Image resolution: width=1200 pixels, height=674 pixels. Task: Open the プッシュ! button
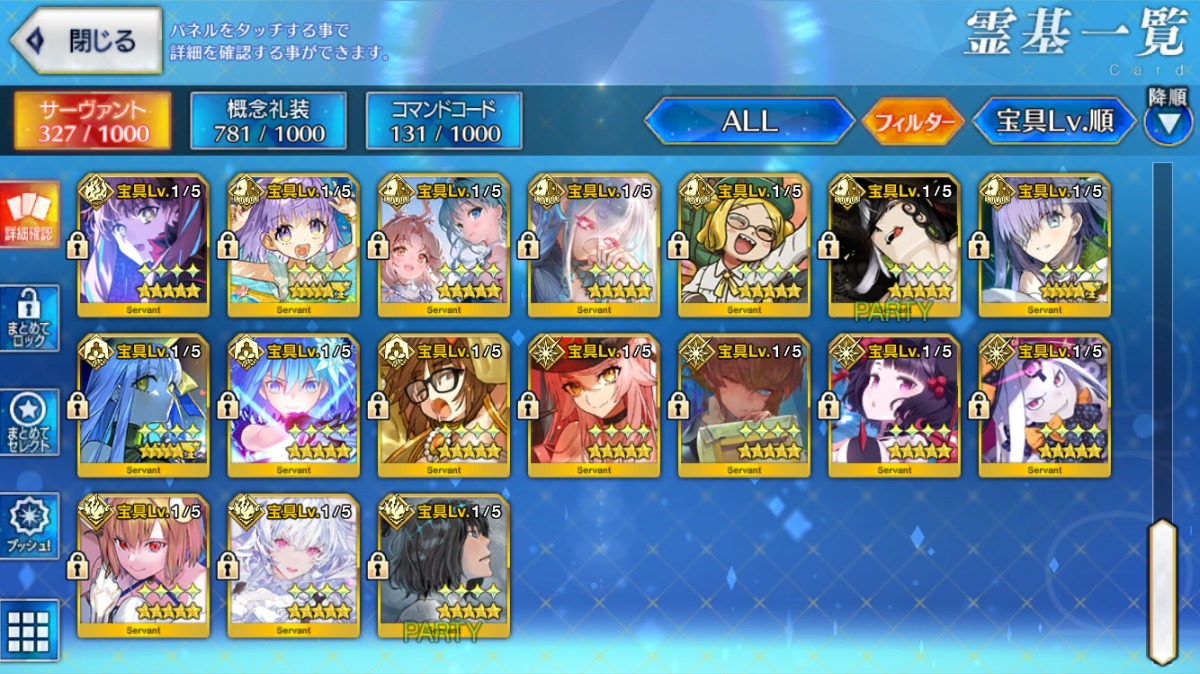[29, 526]
